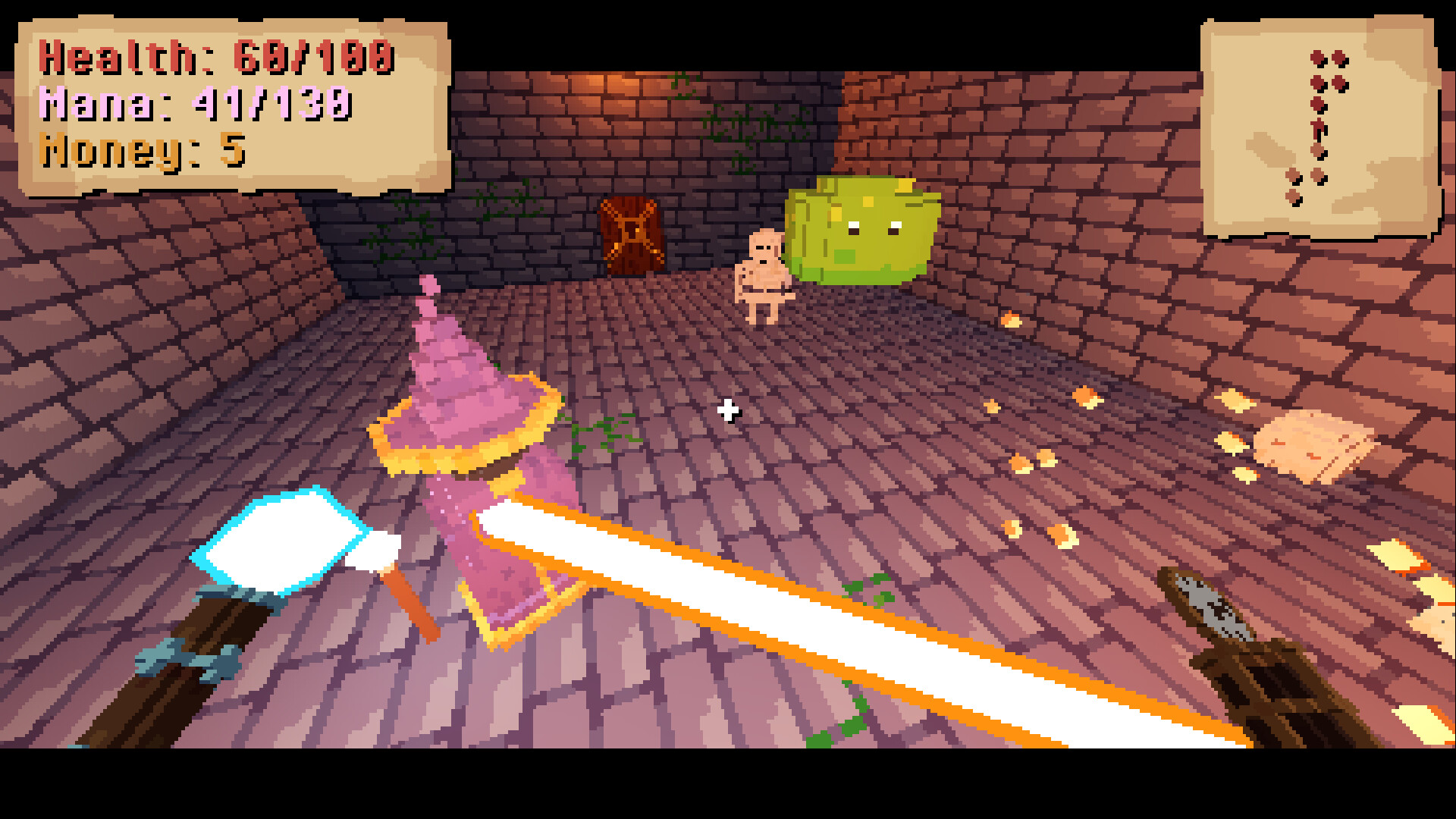Viewport: 1456px width, 819px height.
Task: Click the crosshair in screen center
Action: [x=728, y=409]
